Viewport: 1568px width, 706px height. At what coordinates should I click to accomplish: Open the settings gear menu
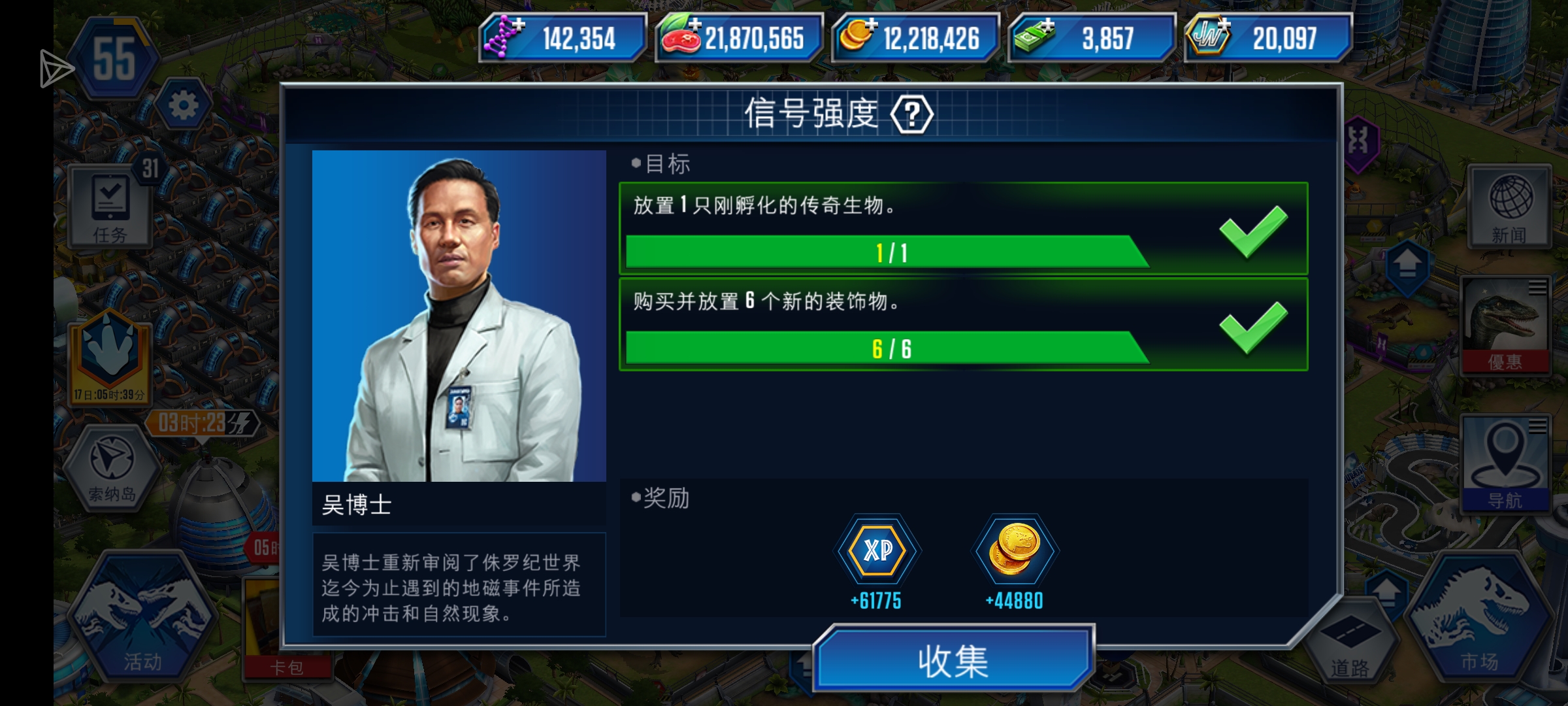[x=185, y=103]
